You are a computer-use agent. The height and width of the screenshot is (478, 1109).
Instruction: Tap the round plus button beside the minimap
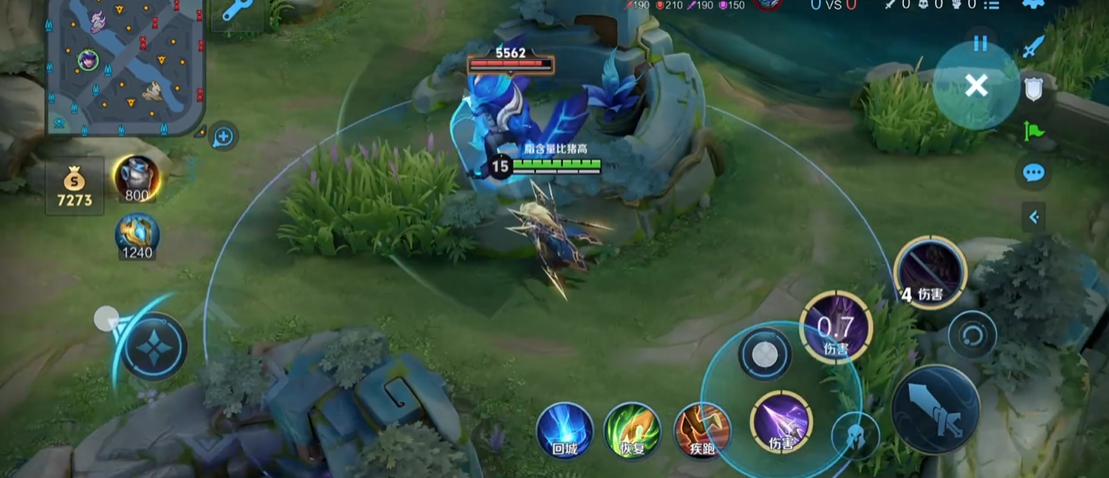[x=223, y=137]
